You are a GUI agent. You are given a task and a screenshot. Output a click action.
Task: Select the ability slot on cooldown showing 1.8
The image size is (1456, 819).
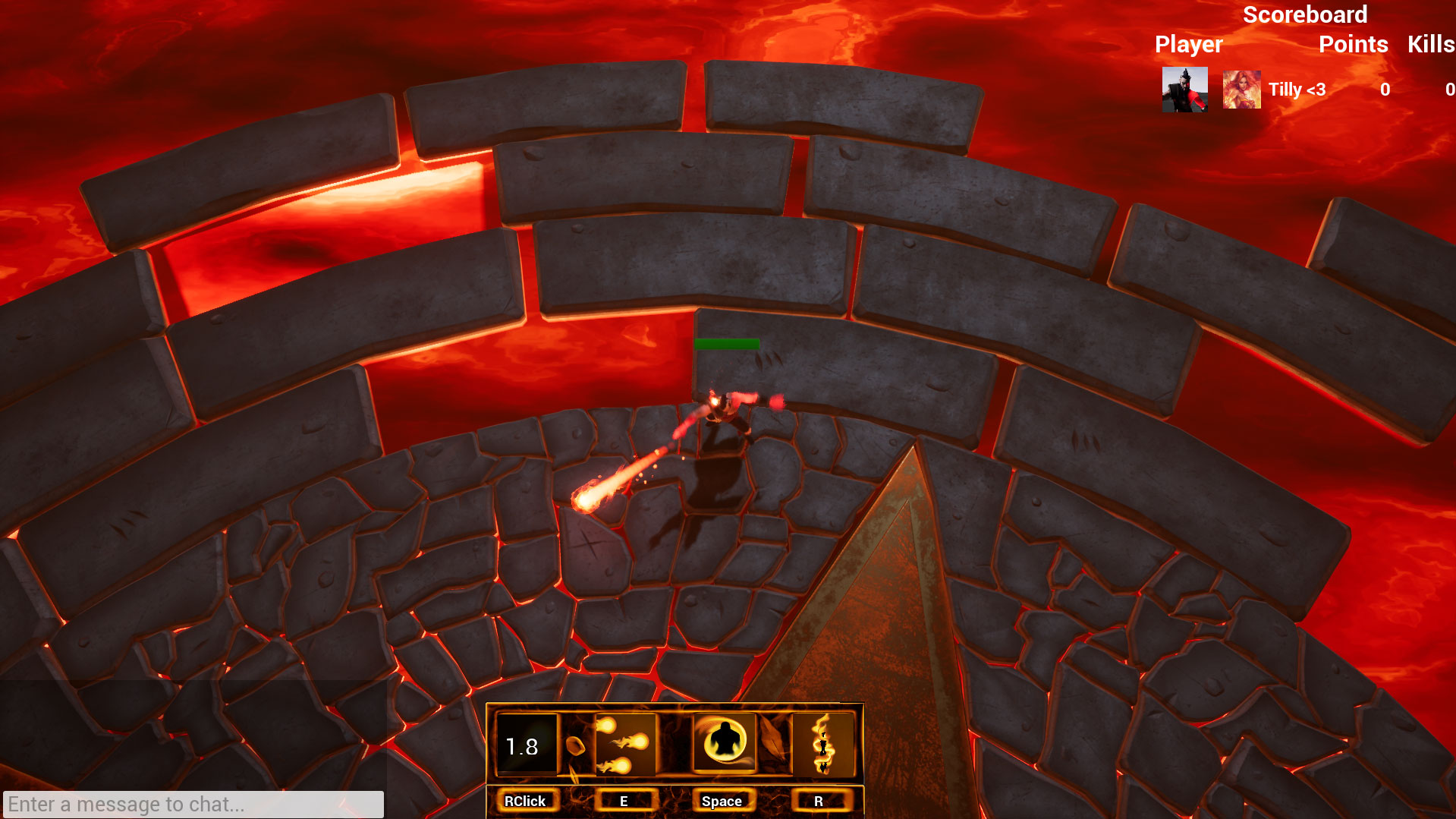coord(526,745)
